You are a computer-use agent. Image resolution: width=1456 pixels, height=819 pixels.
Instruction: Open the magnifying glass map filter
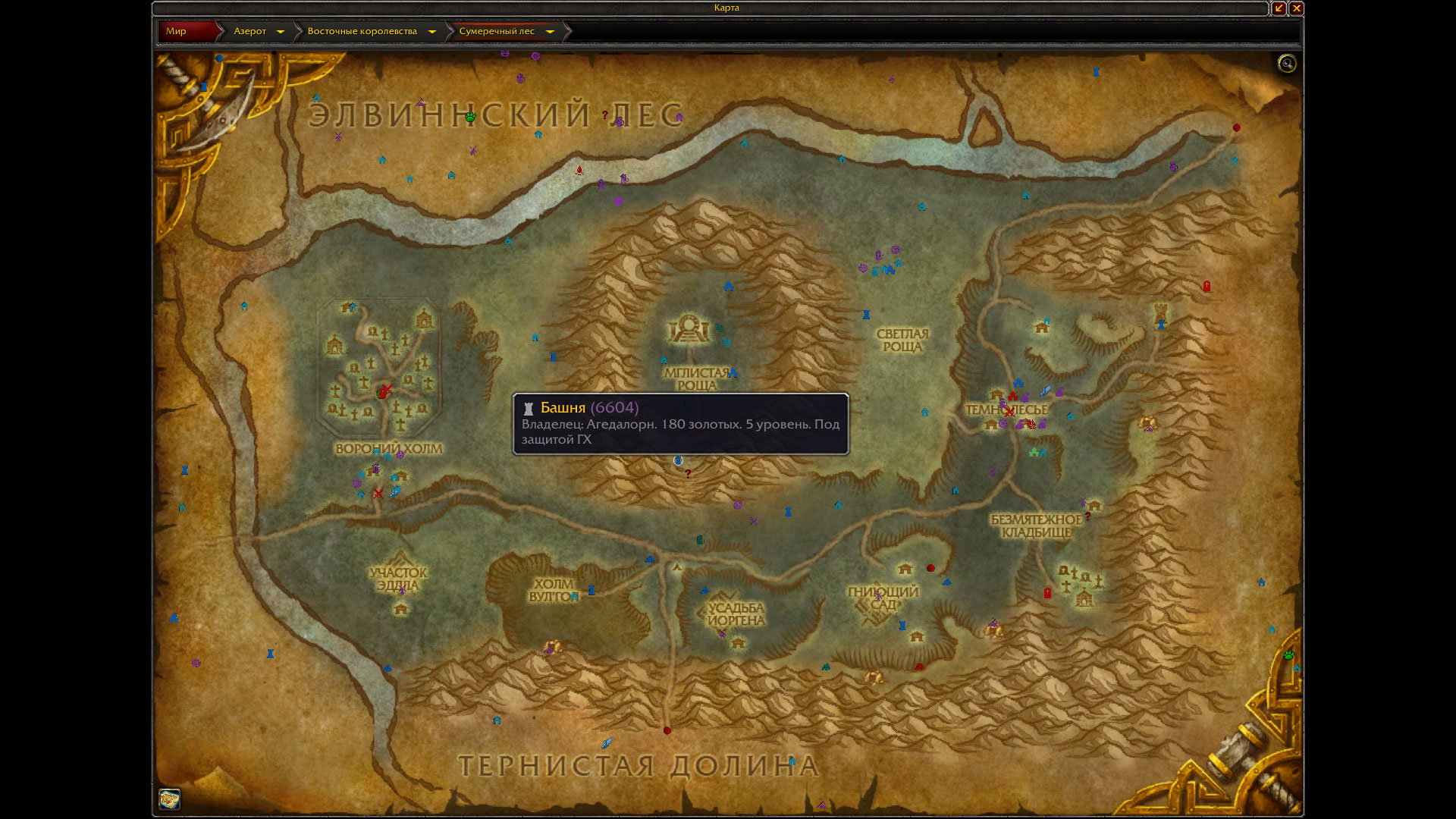(1287, 64)
